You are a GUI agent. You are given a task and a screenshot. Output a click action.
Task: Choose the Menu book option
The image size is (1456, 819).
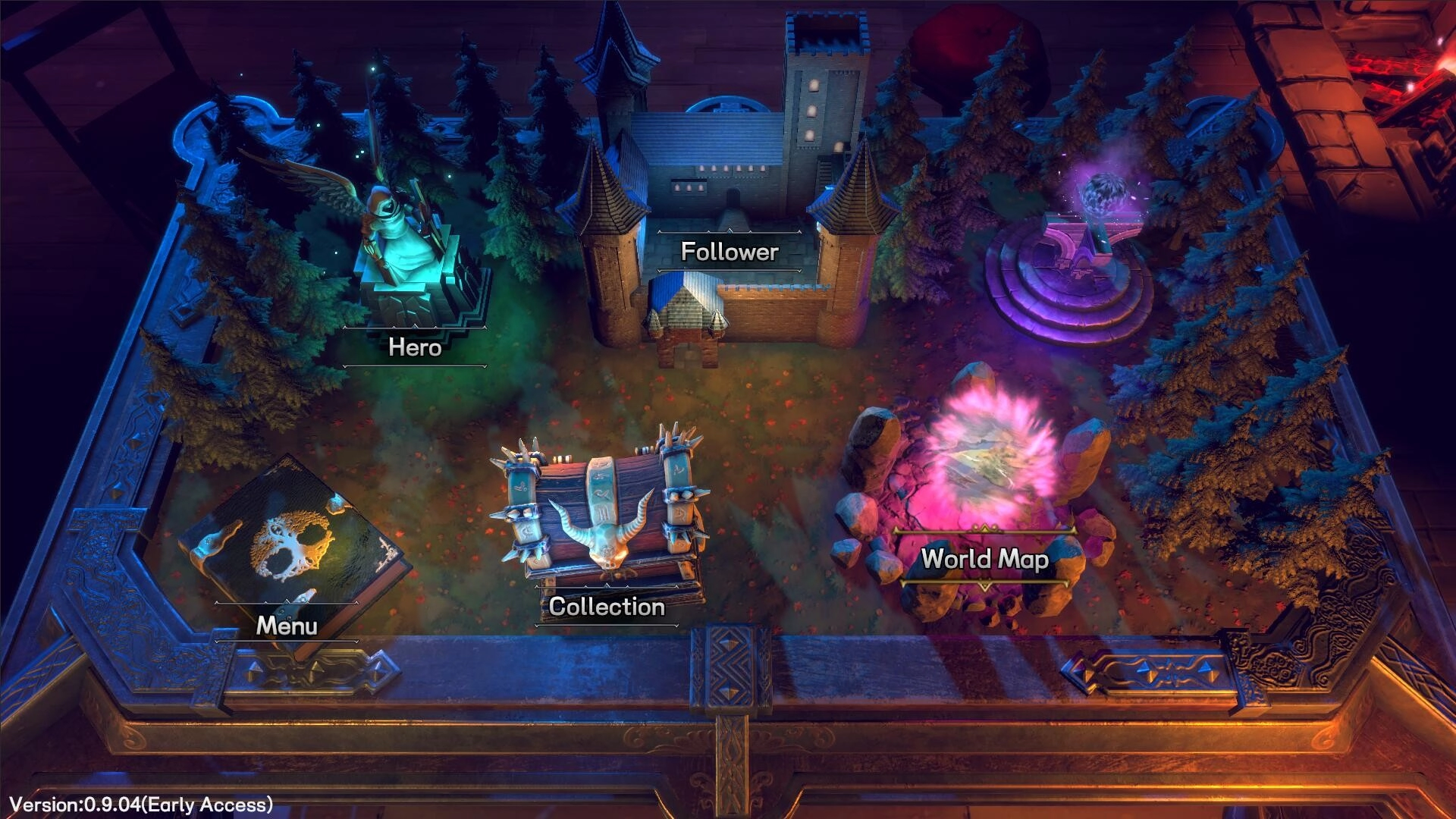[x=287, y=626]
